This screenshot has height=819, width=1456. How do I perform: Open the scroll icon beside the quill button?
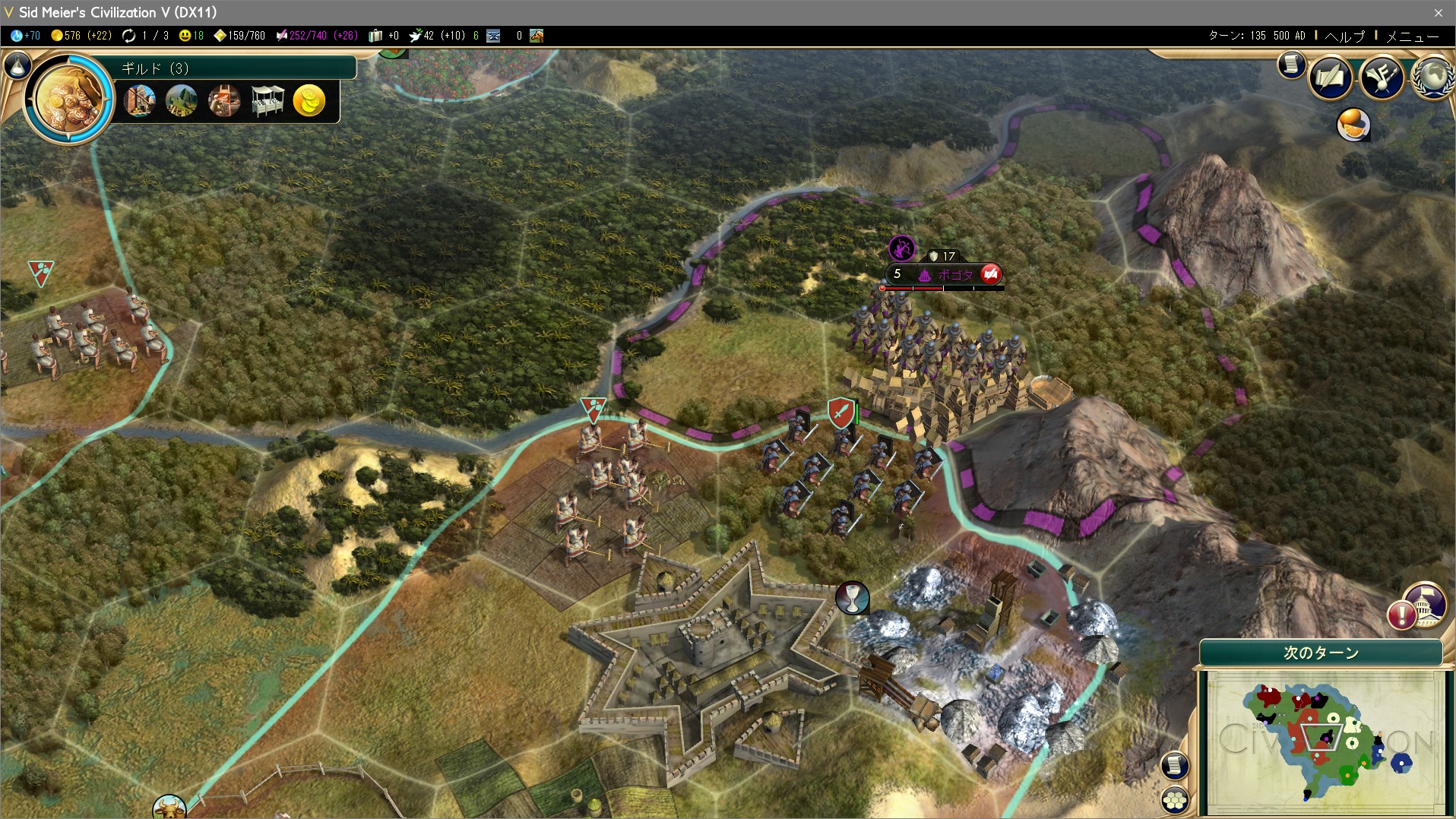[1291, 65]
